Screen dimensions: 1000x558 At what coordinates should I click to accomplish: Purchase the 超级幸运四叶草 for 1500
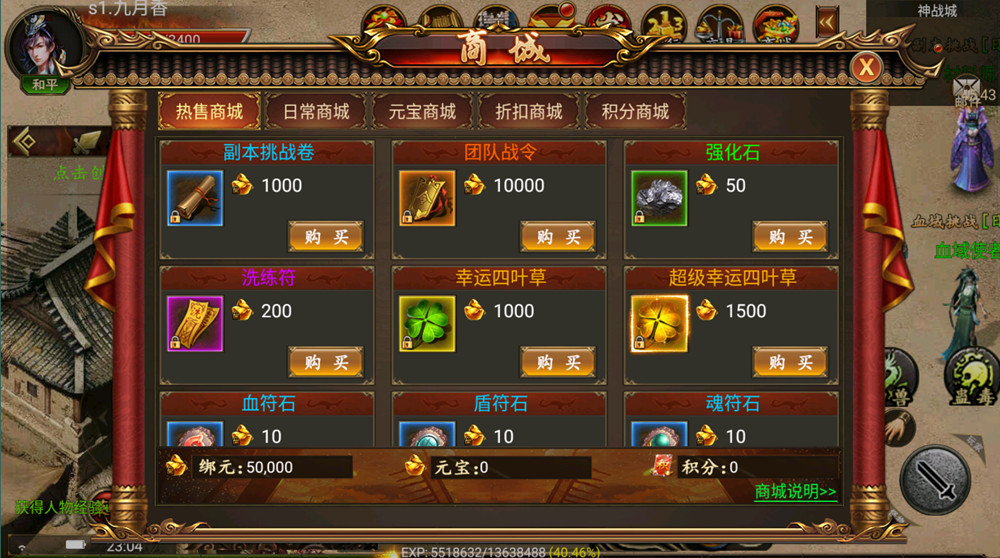point(790,362)
